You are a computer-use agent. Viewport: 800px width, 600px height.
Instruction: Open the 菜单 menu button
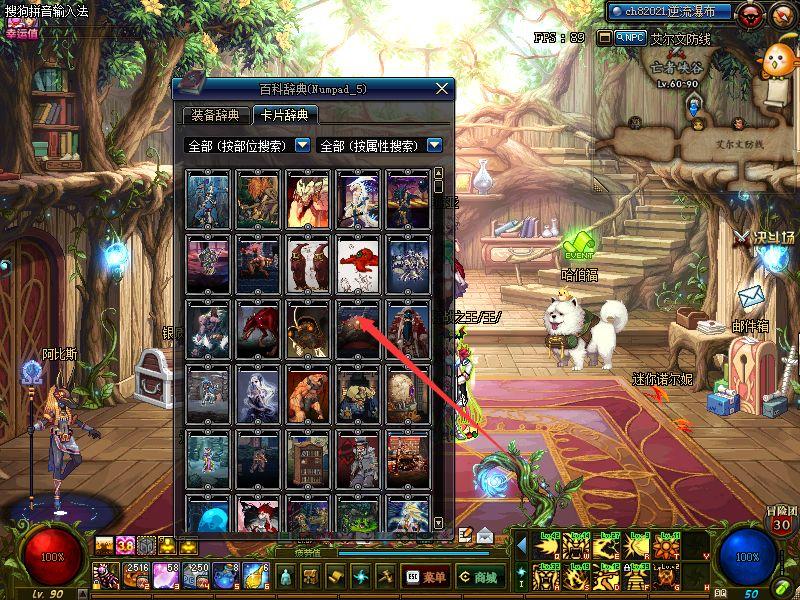tap(425, 577)
